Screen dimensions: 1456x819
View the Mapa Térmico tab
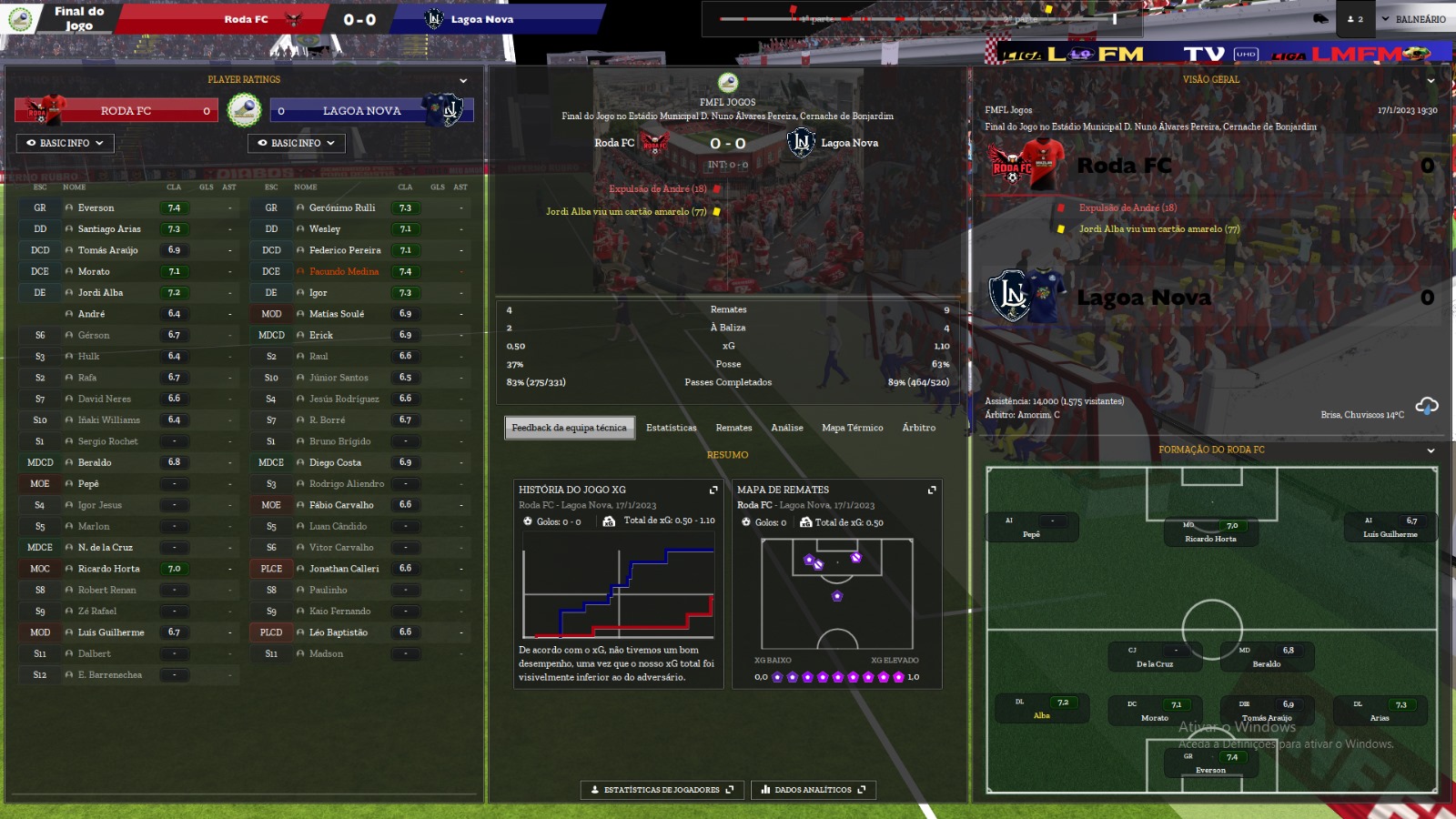tap(852, 428)
